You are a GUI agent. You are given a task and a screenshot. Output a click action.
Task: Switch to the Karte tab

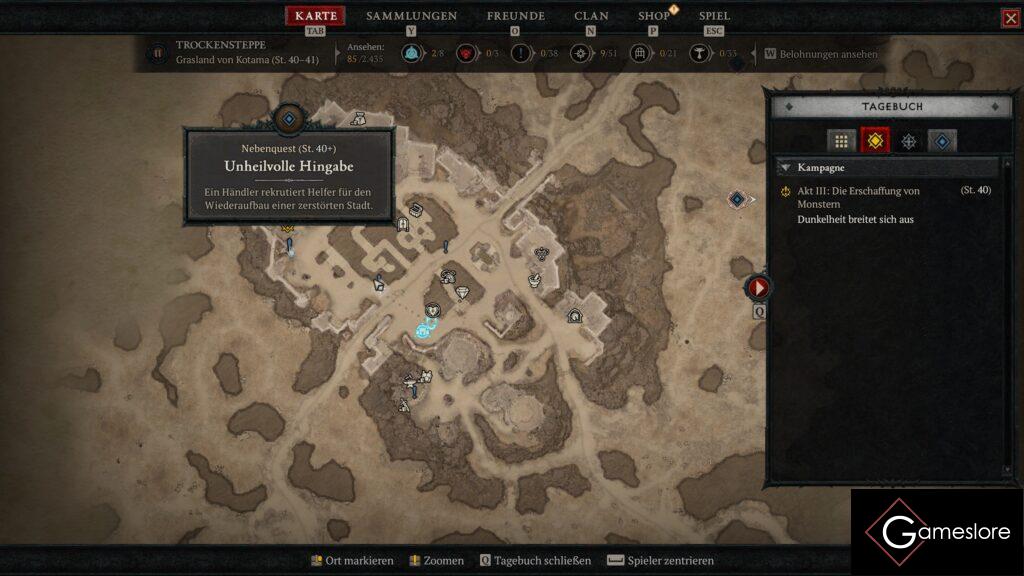pyautogui.click(x=315, y=16)
